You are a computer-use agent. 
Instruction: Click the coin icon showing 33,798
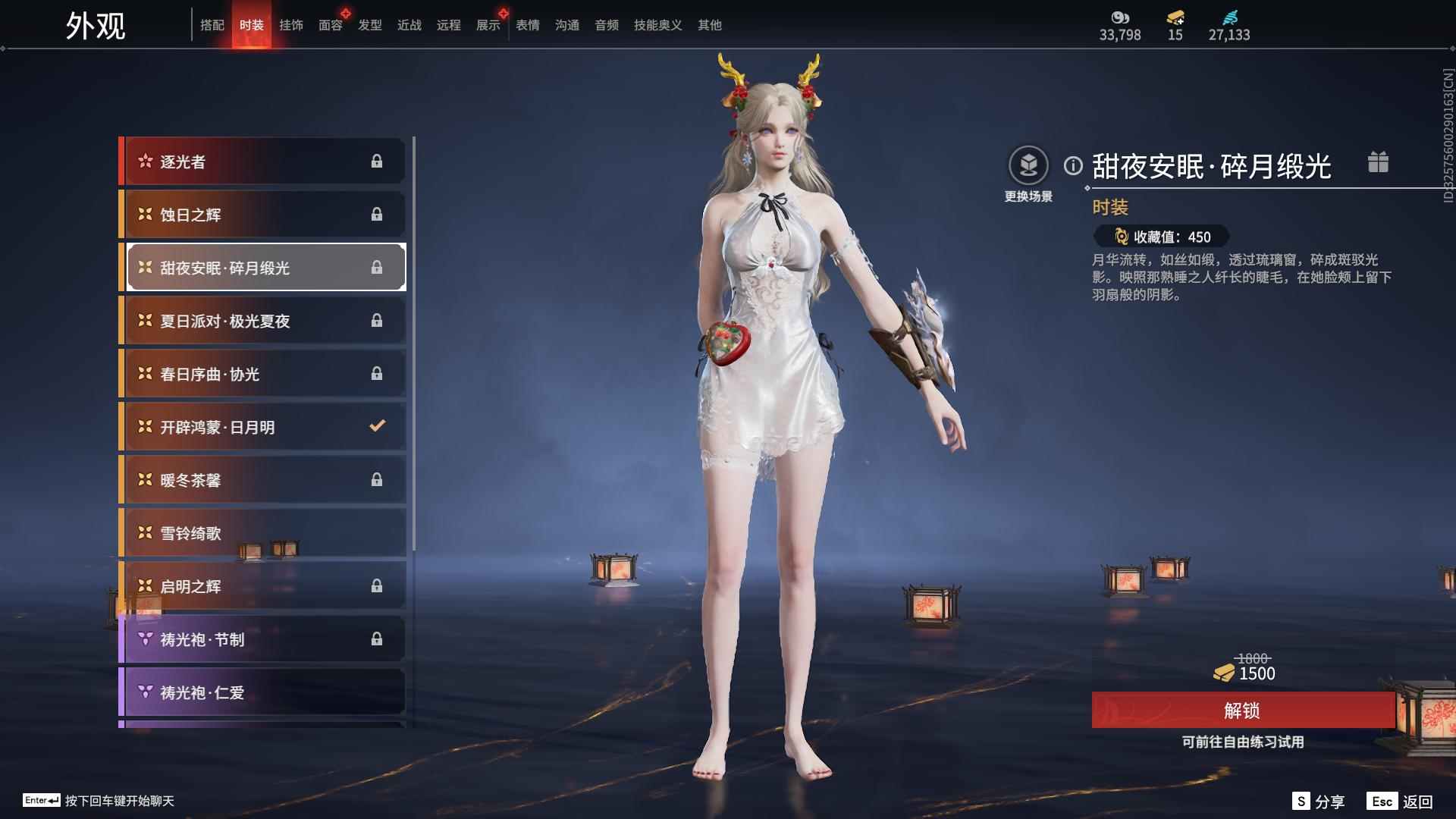click(1120, 19)
